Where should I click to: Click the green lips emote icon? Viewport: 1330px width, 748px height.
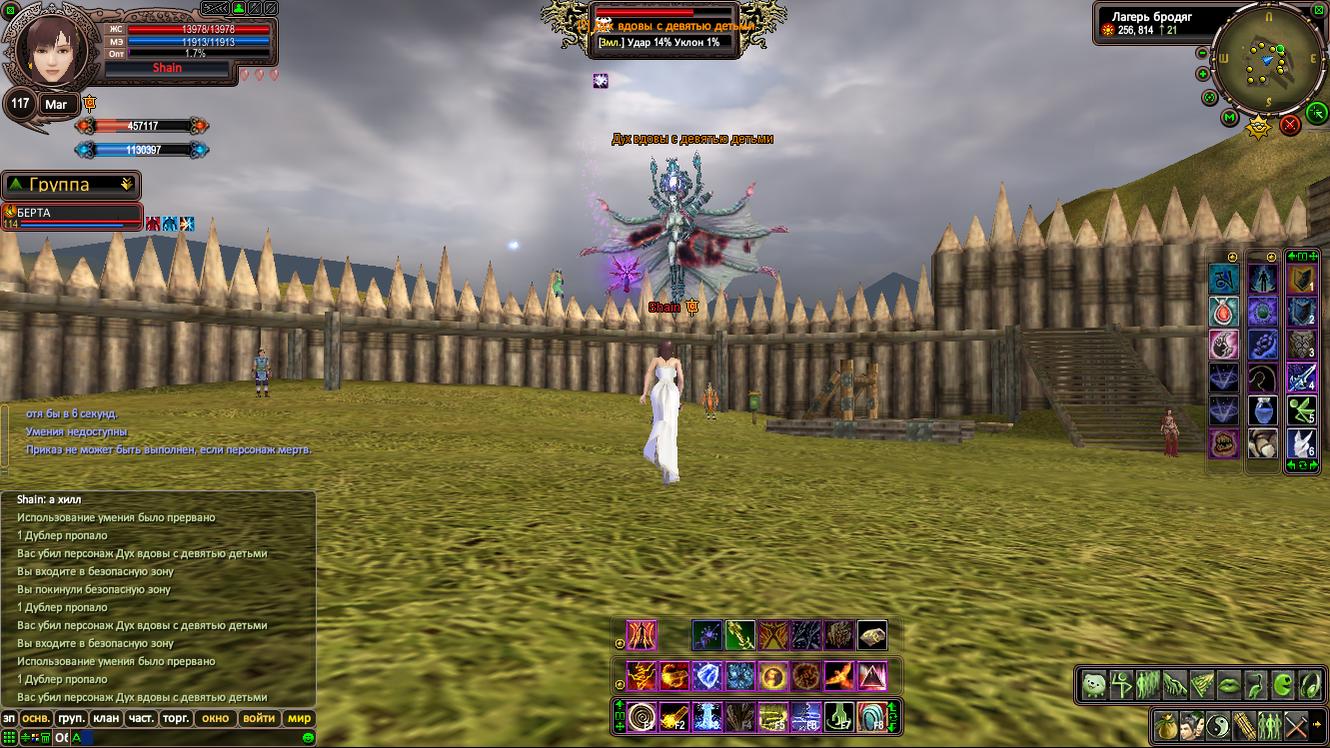click(x=1228, y=685)
